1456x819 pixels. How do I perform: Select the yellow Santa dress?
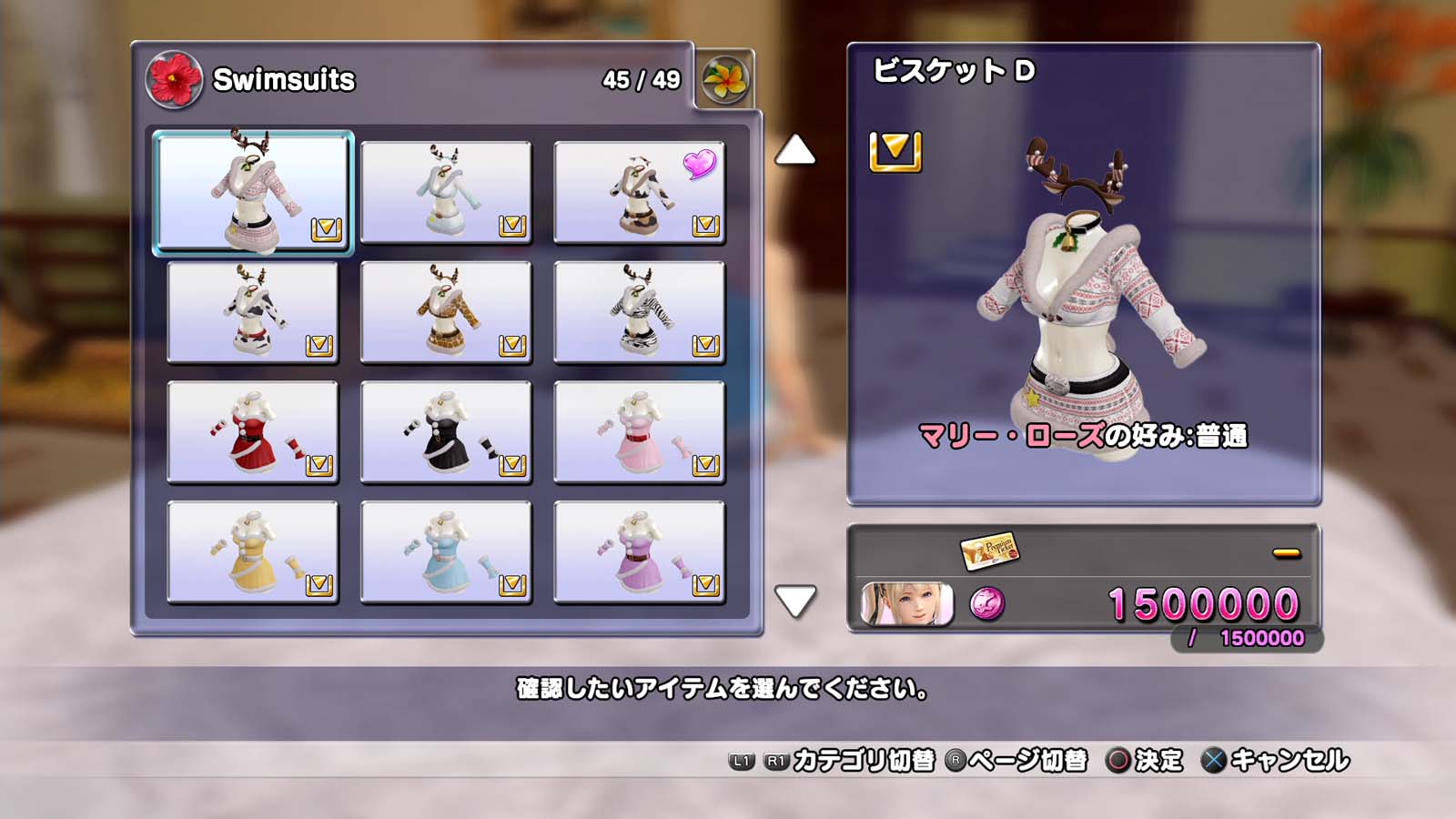(x=253, y=552)
